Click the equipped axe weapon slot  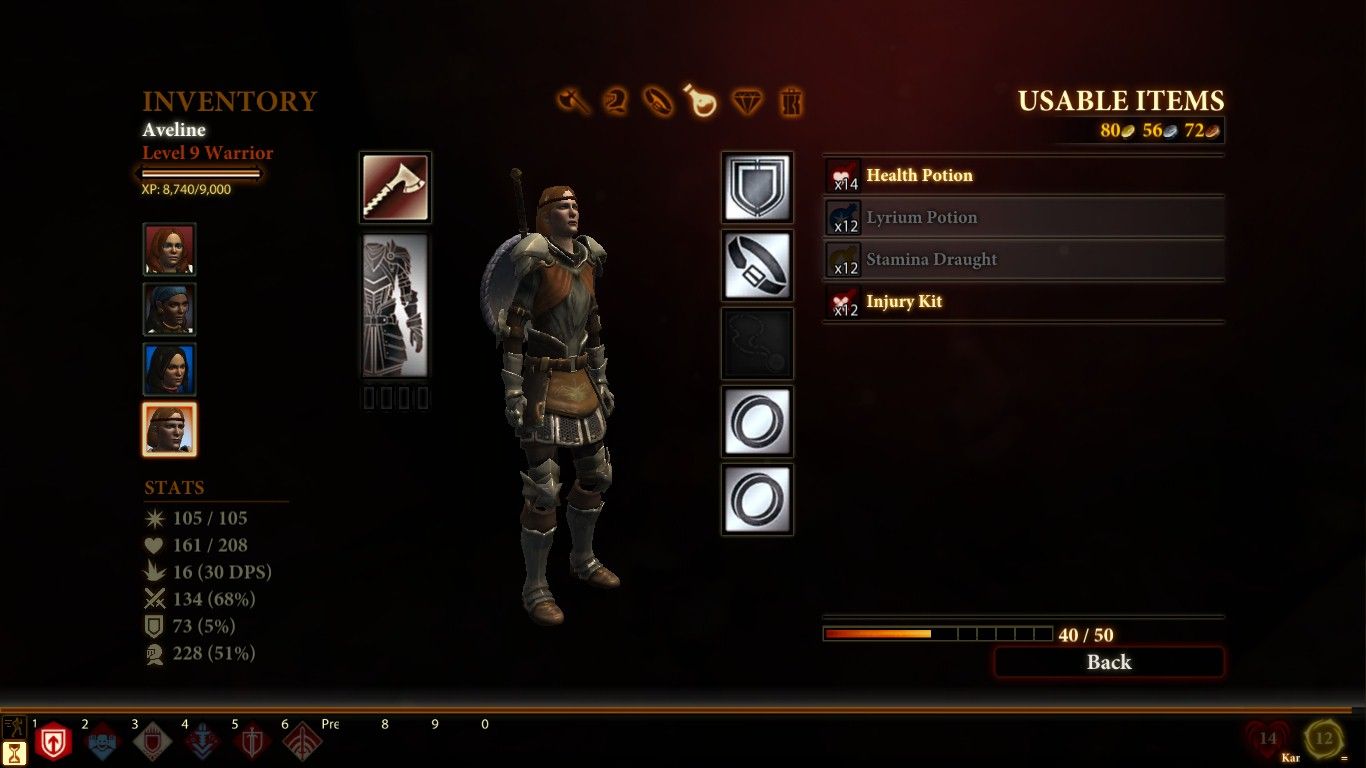point(395,188)
